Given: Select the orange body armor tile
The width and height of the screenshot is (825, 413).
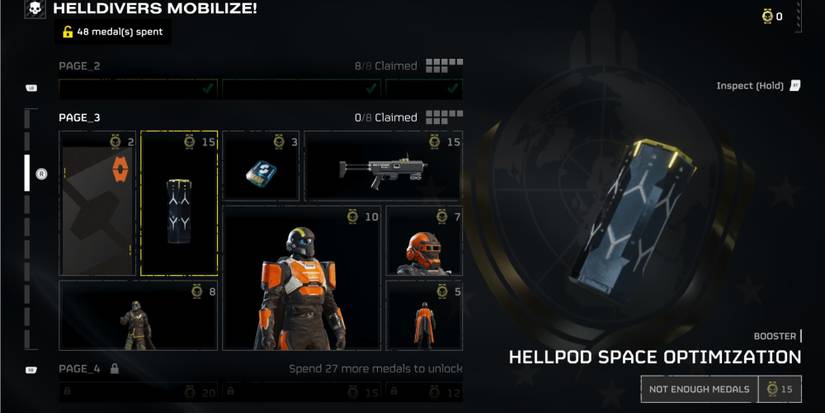Looking at the screenshot, I should [301, 278].
